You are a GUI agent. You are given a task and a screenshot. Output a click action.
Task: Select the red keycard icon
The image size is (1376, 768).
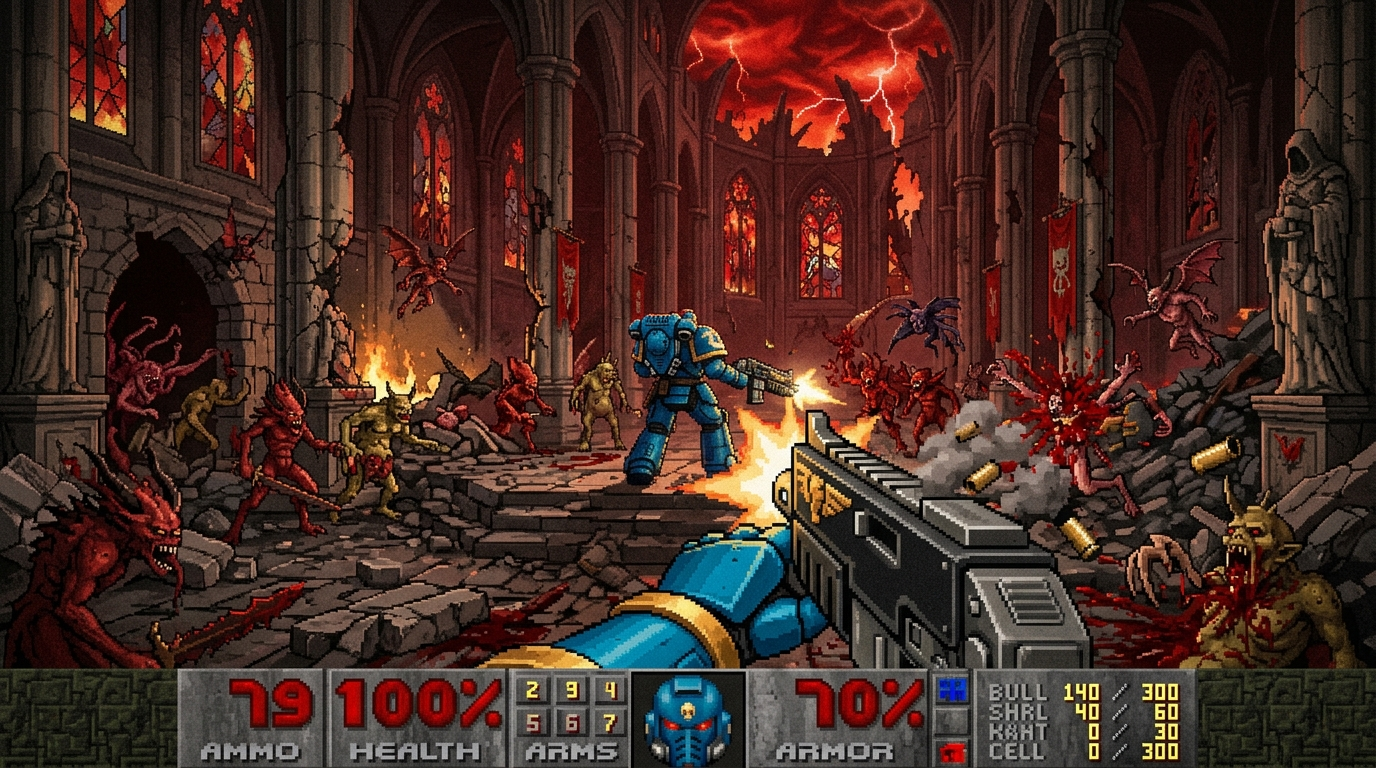click(949, 750)
